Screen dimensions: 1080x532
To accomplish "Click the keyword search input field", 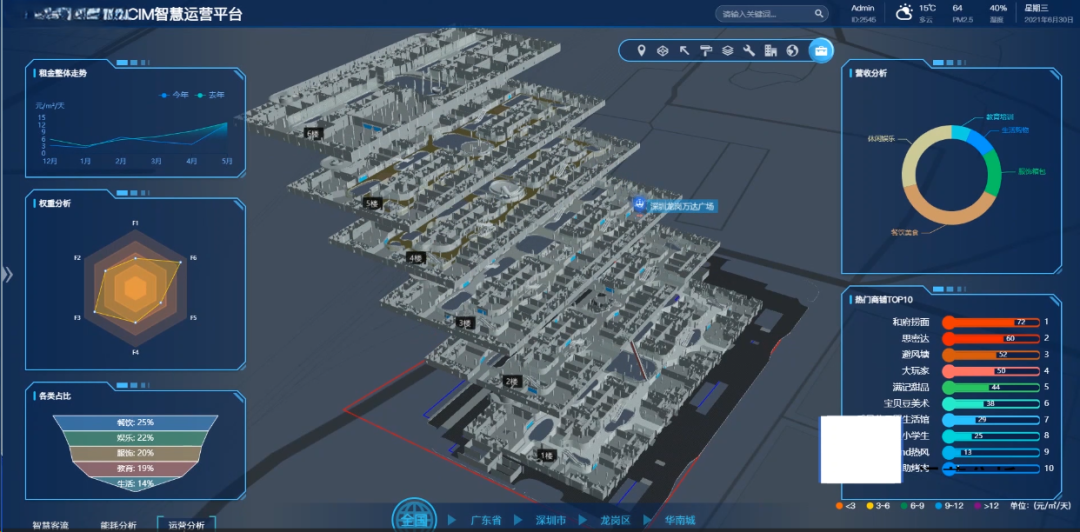I will pyautogui.click(x=764, y=14).
